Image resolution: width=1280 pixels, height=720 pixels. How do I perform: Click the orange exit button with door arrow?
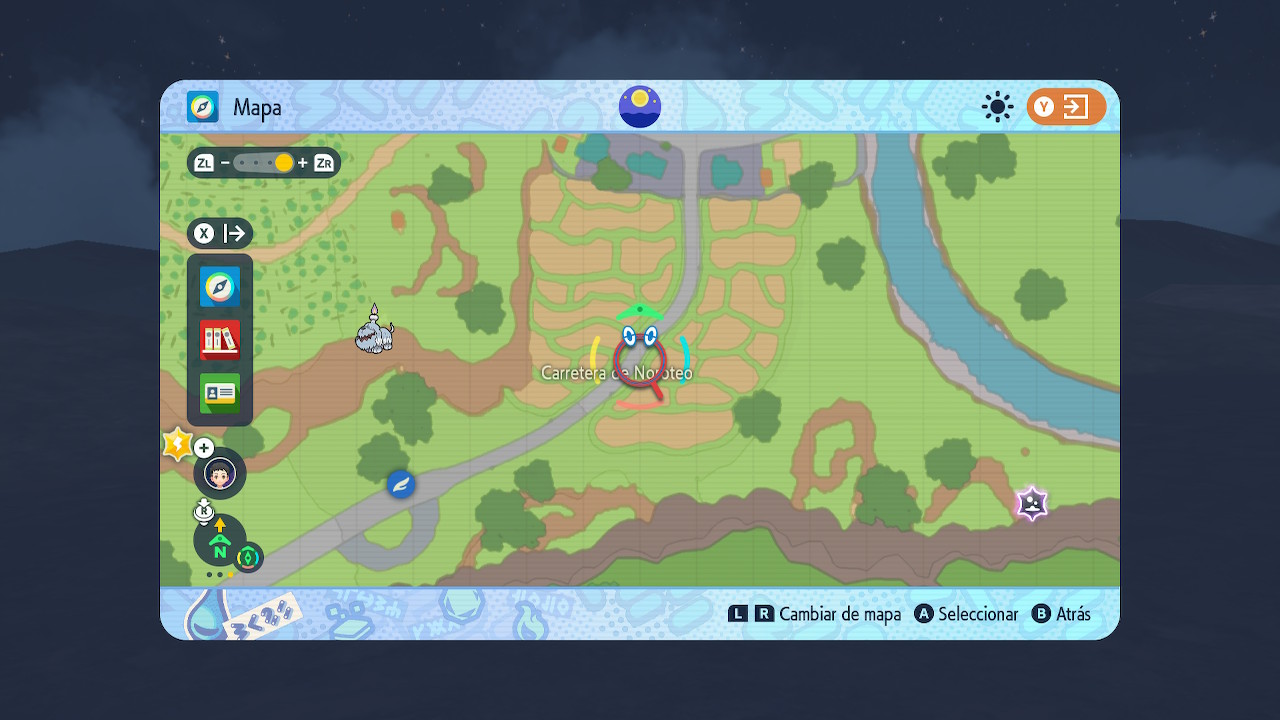1066,107
